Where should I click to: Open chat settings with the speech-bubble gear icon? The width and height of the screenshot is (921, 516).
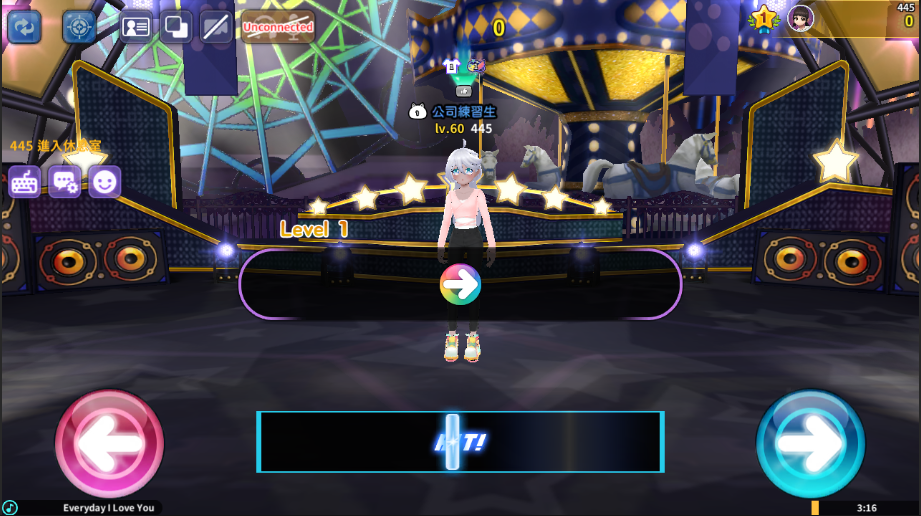[65, 182]
